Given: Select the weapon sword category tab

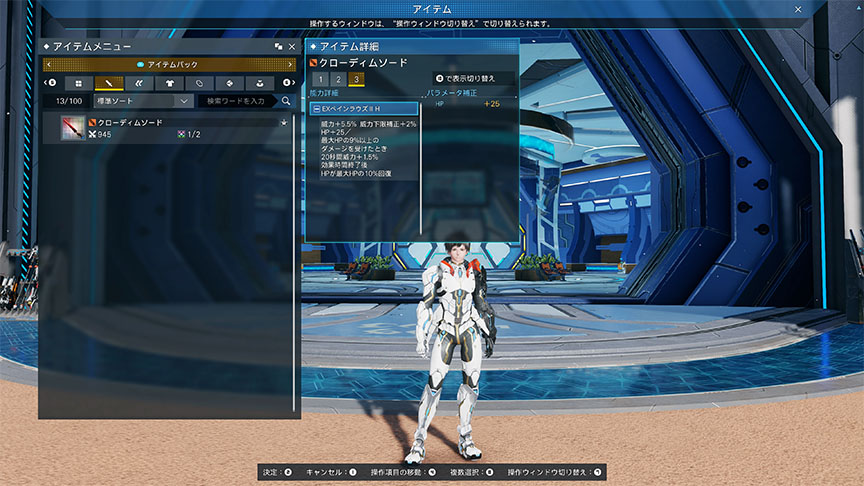Looking at the screenshot, I should pos(109,83).
